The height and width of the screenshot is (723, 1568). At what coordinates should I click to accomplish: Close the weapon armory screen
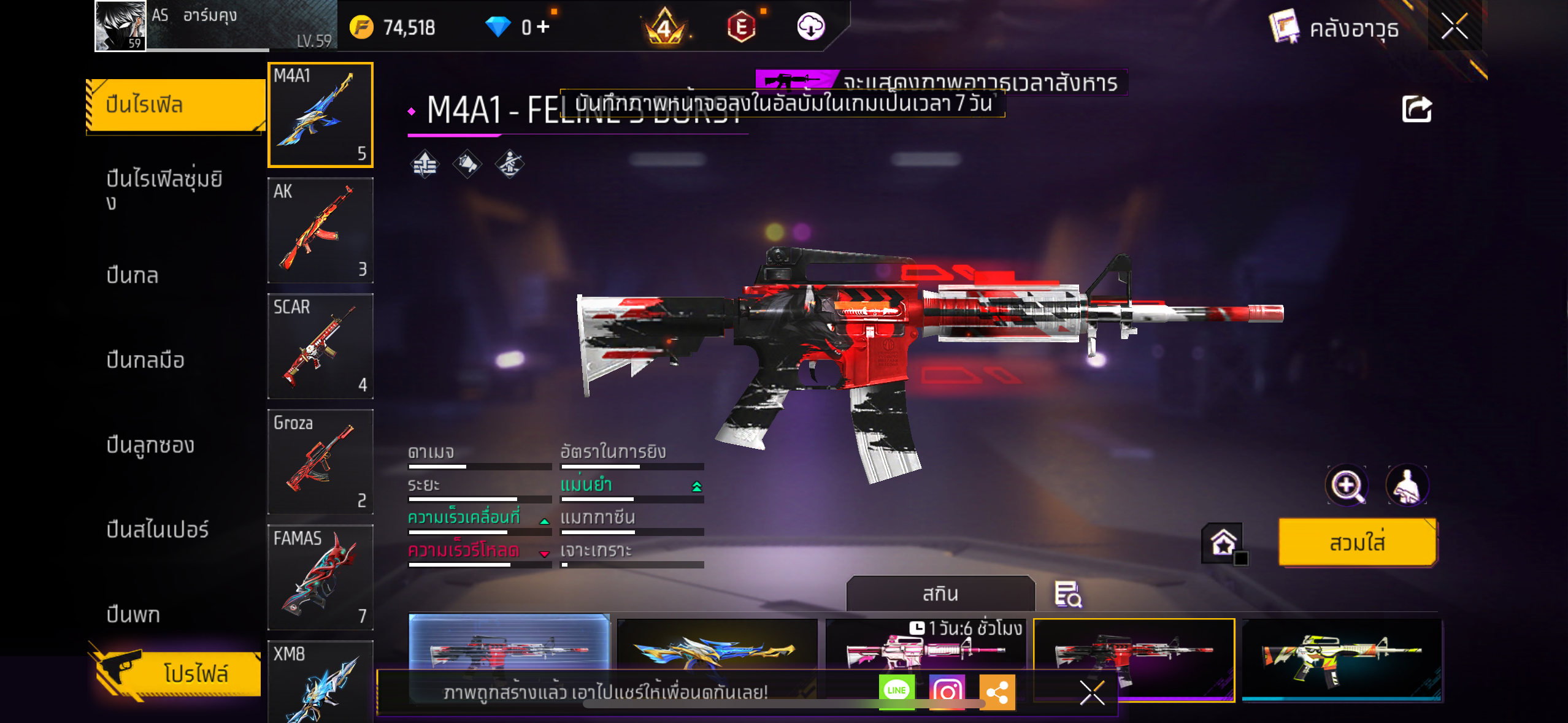[x=1454, y=26]
